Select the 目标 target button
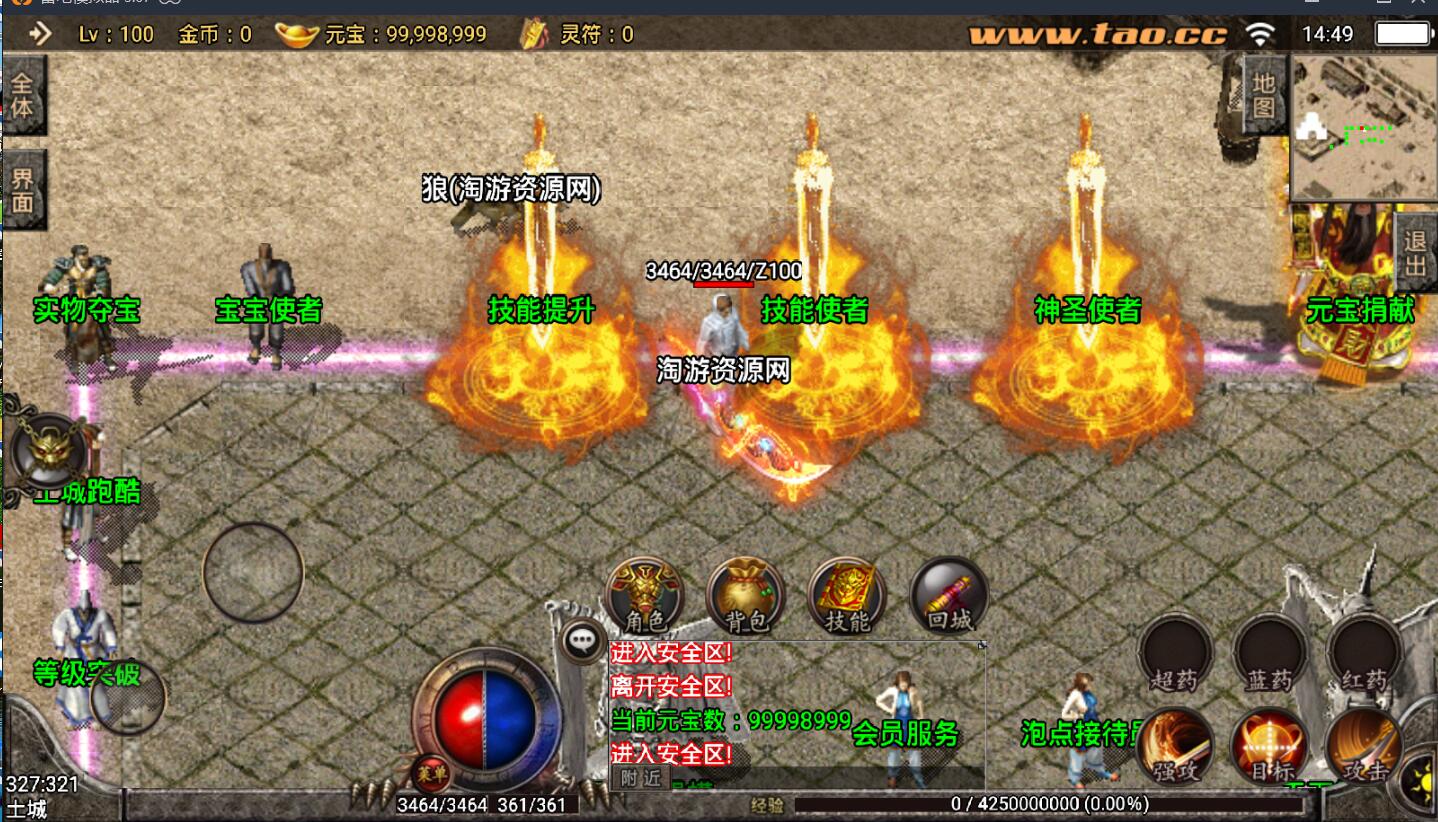This screenshot has width=1438, height=822. pyautogui.click(x=1270, y=746)
